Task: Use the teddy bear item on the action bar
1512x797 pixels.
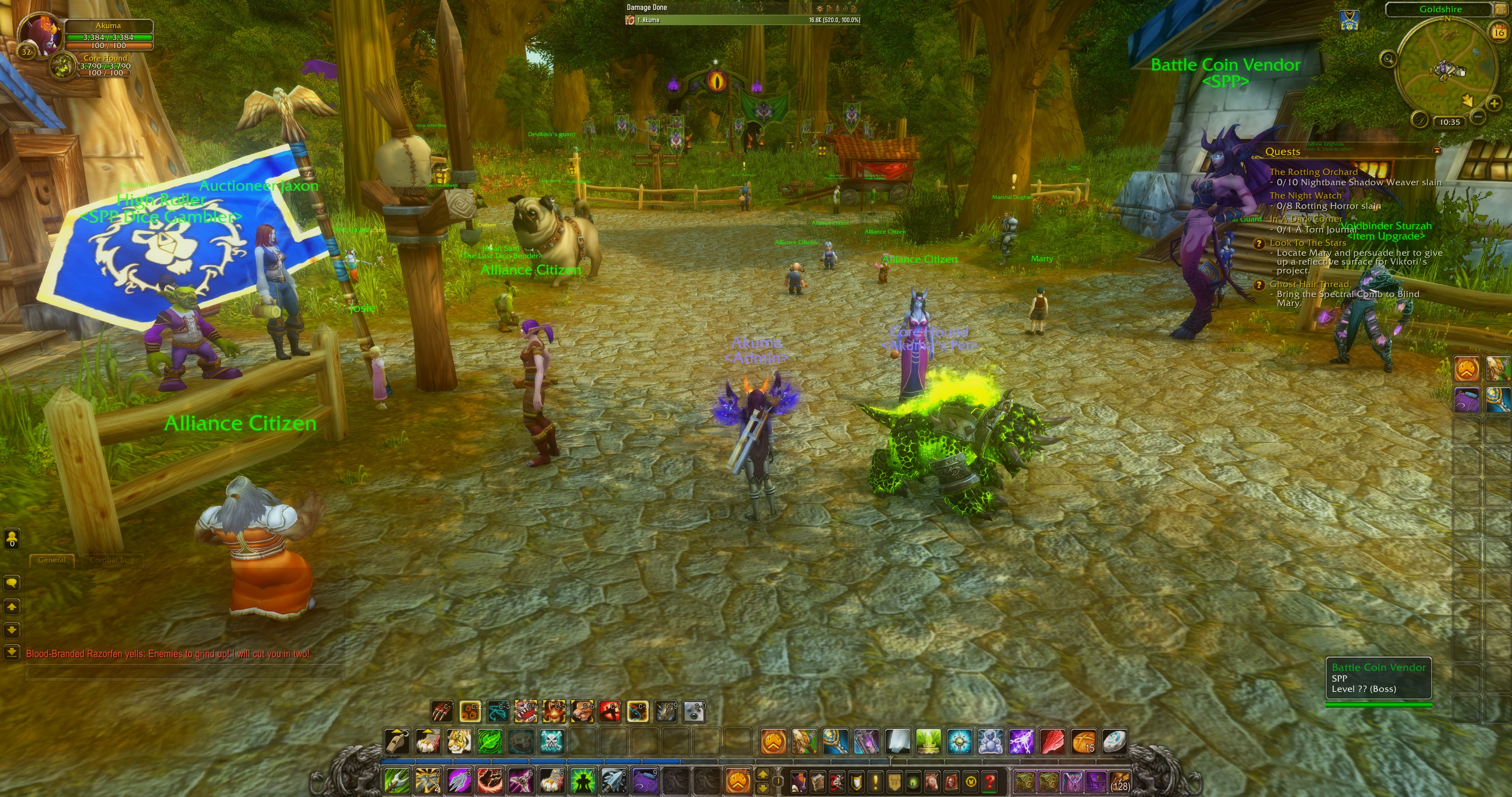Action: [990, 742]
